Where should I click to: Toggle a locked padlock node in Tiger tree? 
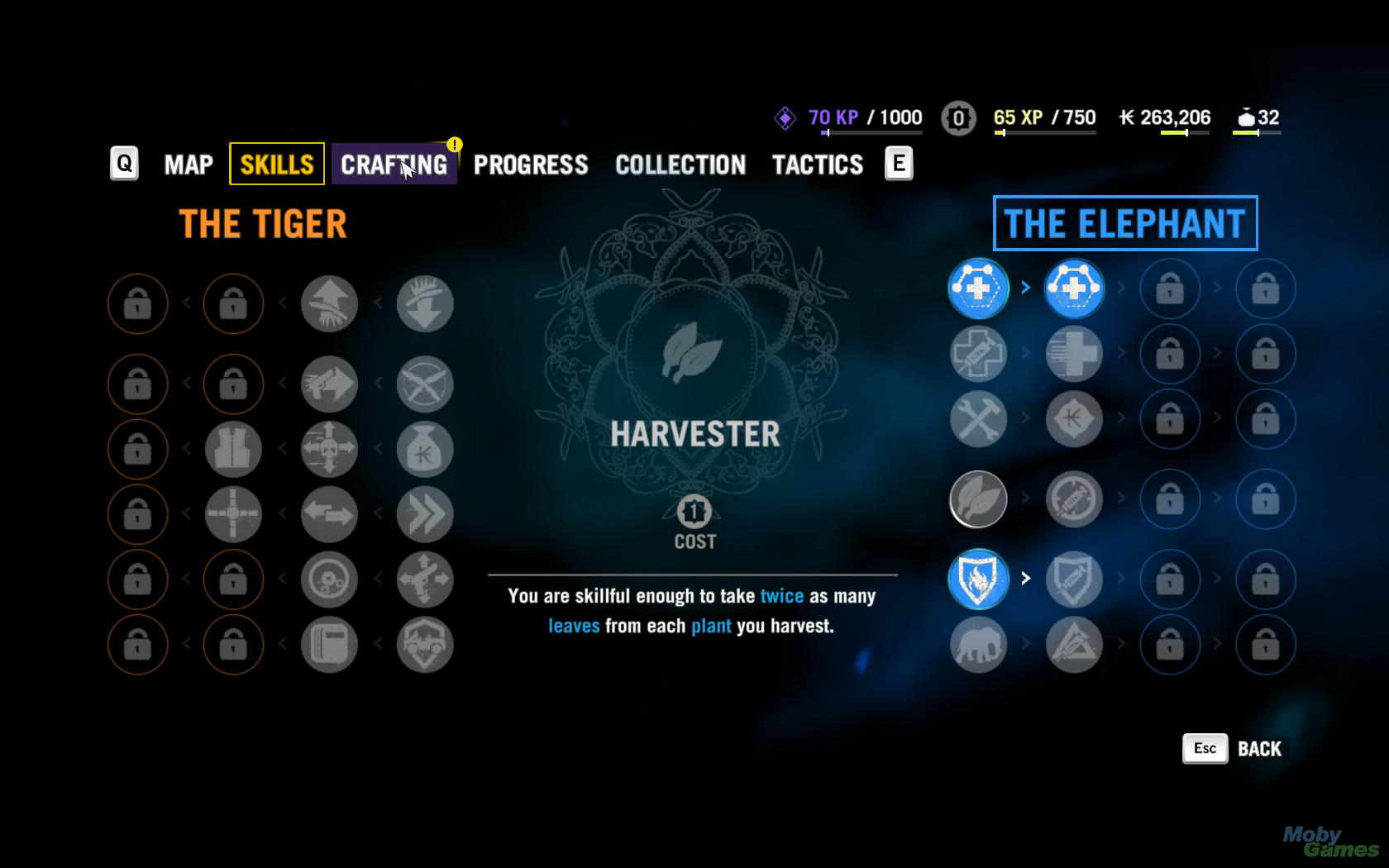click(x=138, y=303)
